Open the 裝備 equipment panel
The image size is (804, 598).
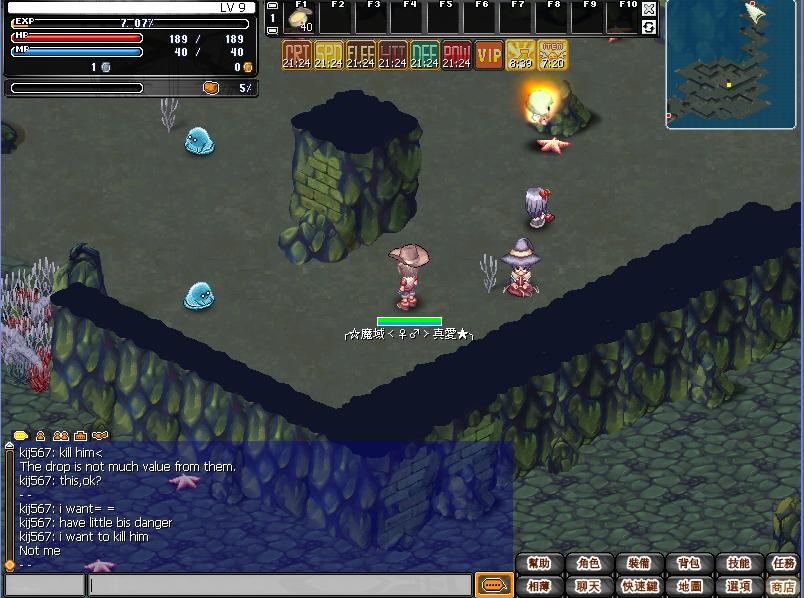[638, 564]
